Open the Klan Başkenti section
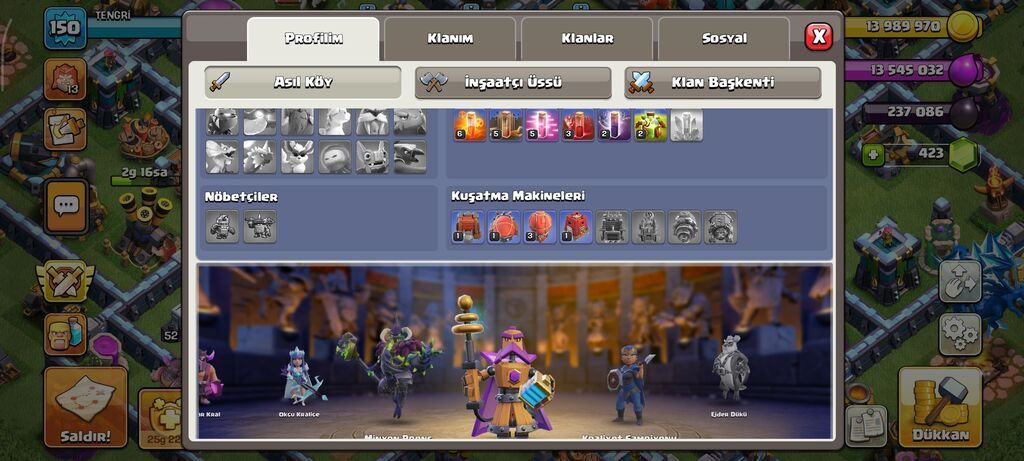Screen dimensions: 1024x461 point(722,83)
